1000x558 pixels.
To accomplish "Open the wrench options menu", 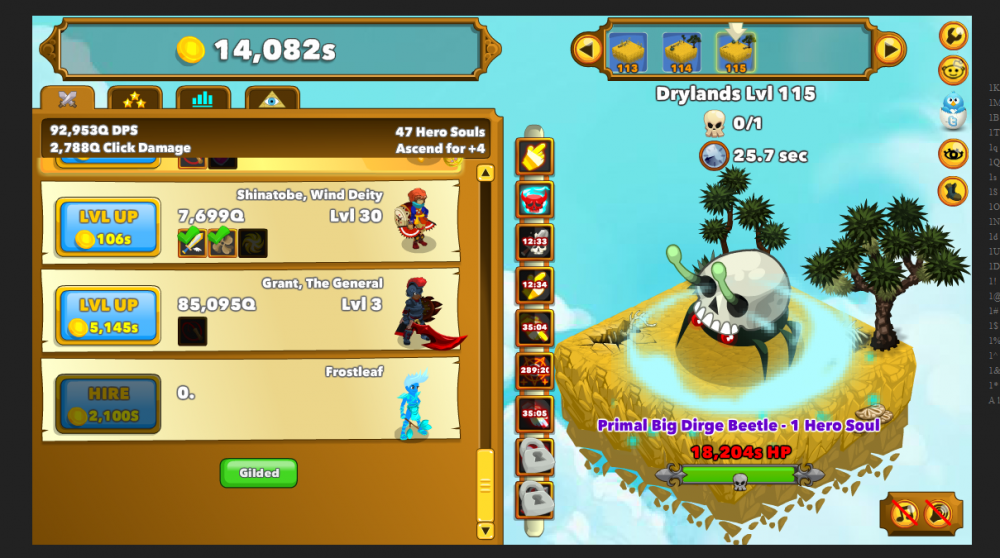I will click(x=953, y=36).
